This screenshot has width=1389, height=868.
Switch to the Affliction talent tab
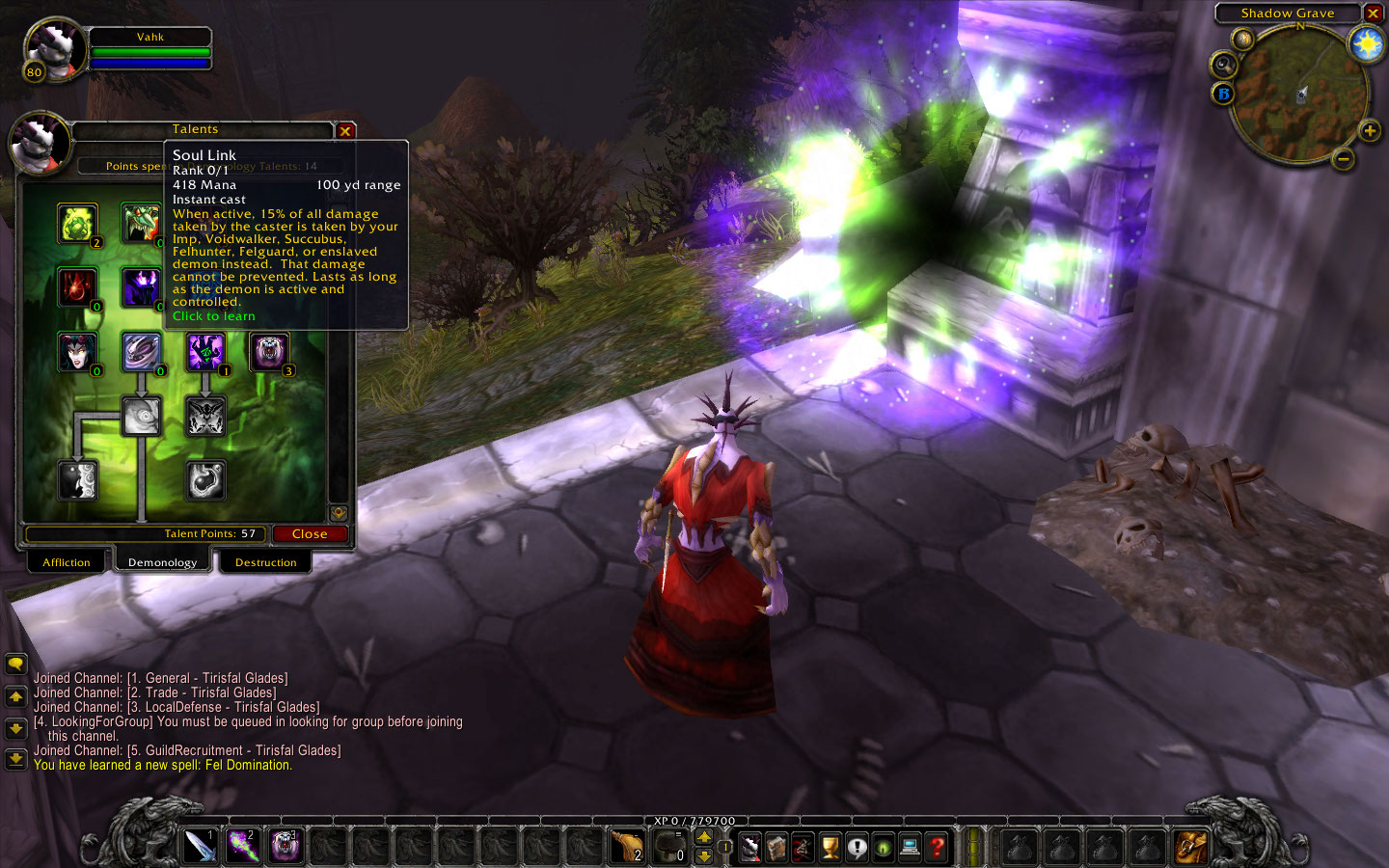click(66, 562)
